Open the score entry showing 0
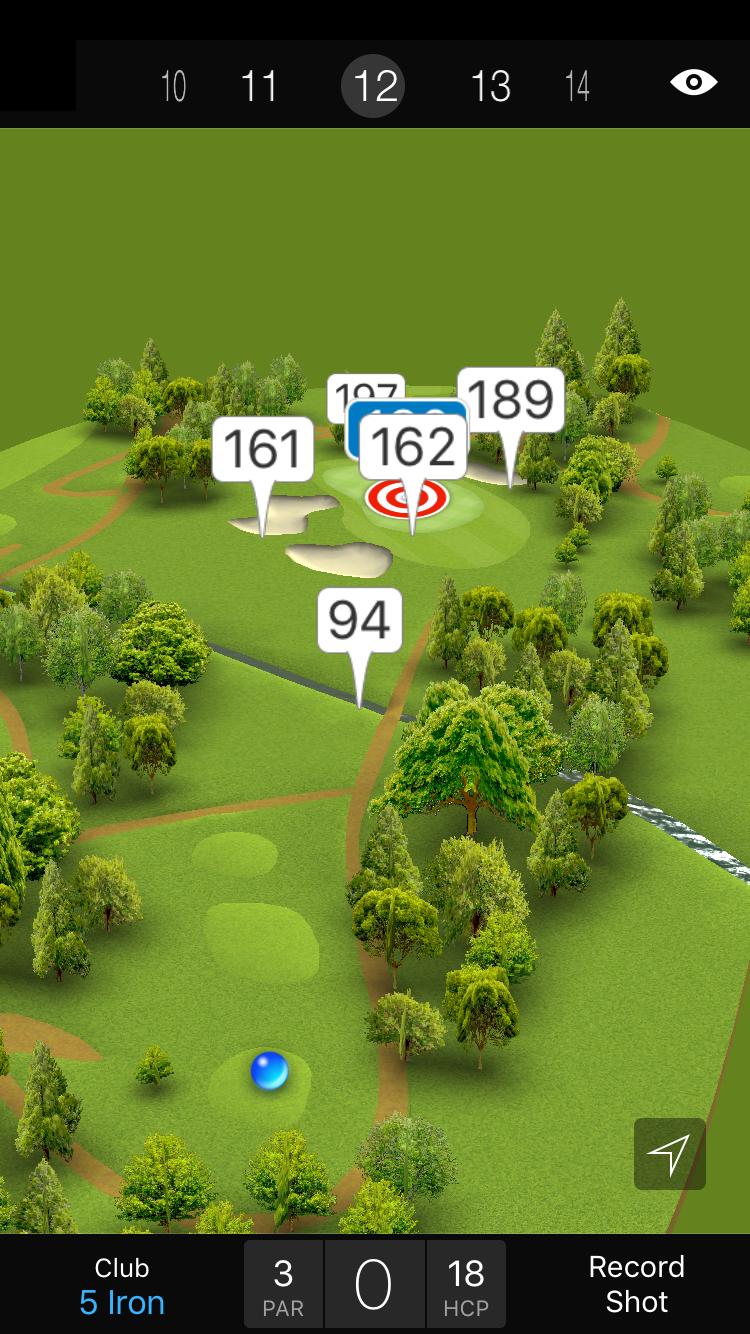Image resolution: width=750 pixels, height=1334 pixels. pos(374,1285)
